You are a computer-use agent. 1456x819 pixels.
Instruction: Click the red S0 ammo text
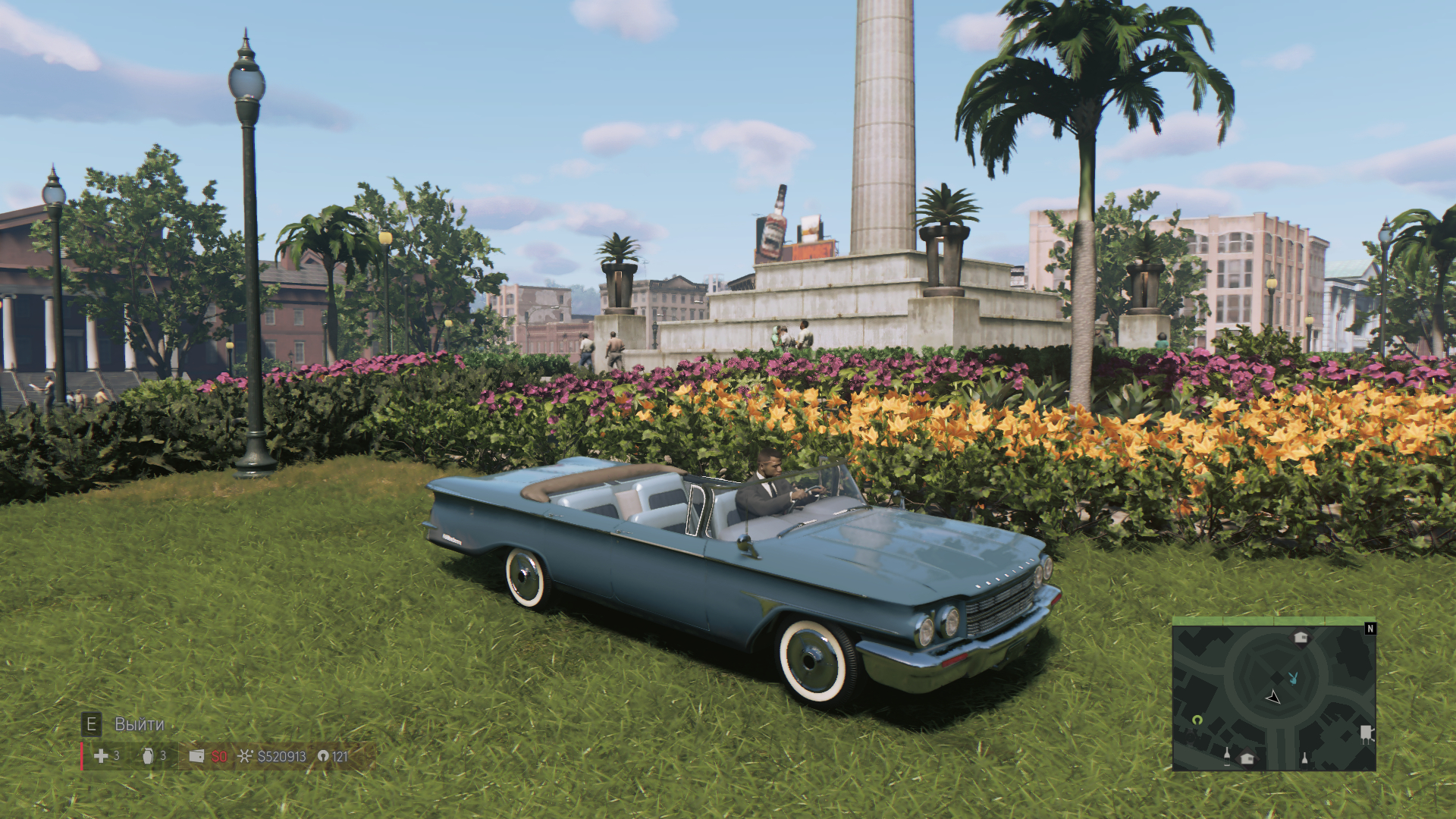coord(219,756)
